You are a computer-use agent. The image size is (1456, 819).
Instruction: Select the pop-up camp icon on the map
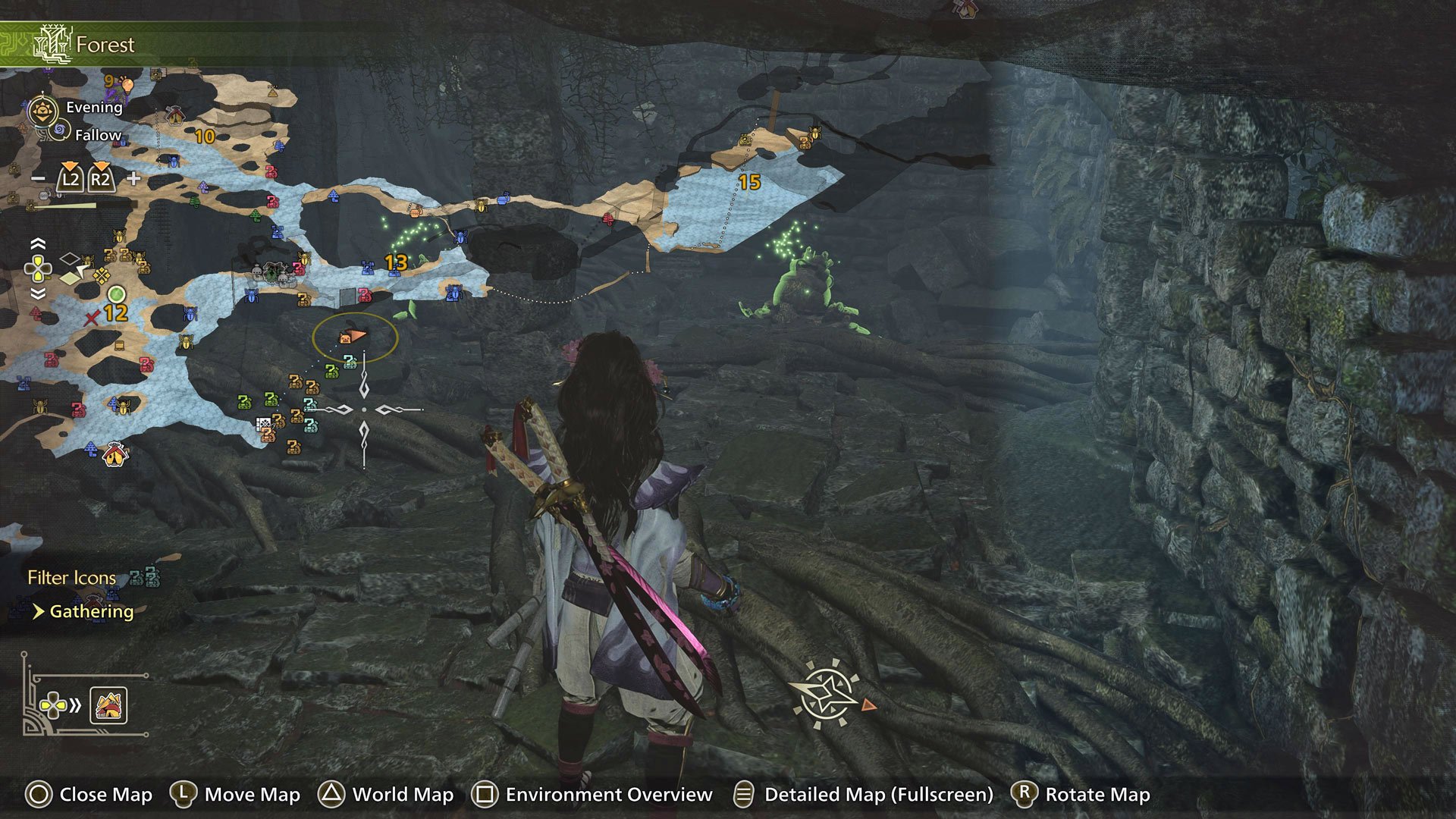[115, 453]
